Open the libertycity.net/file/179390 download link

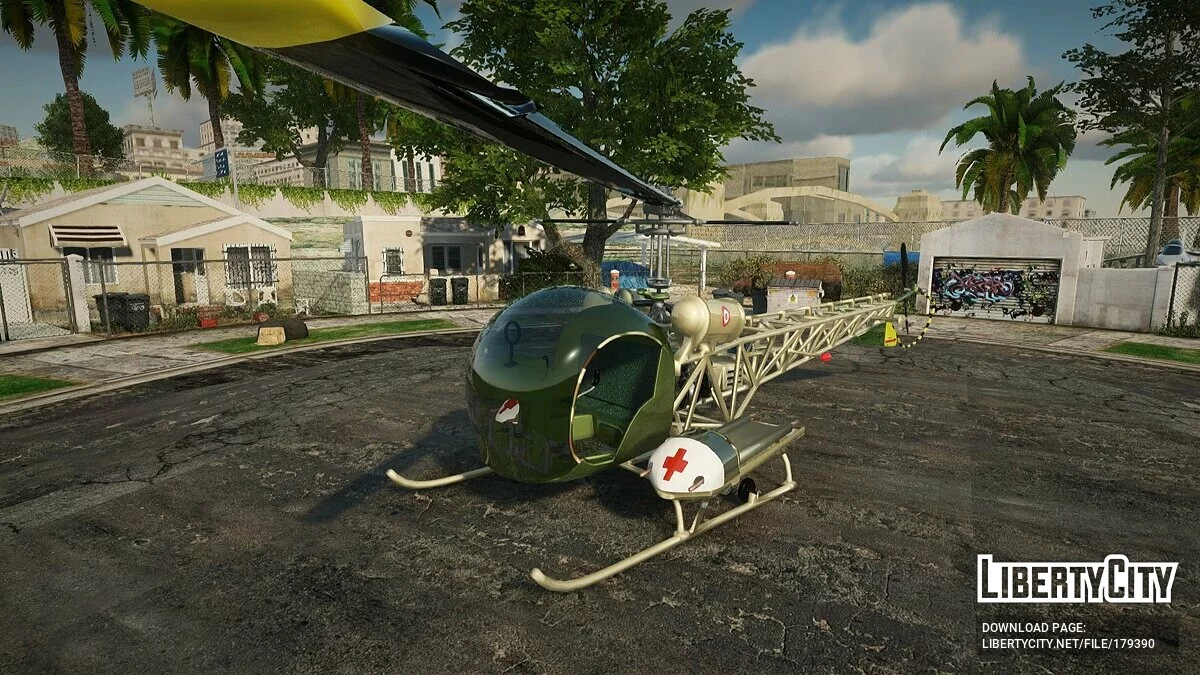(1067, 644)
